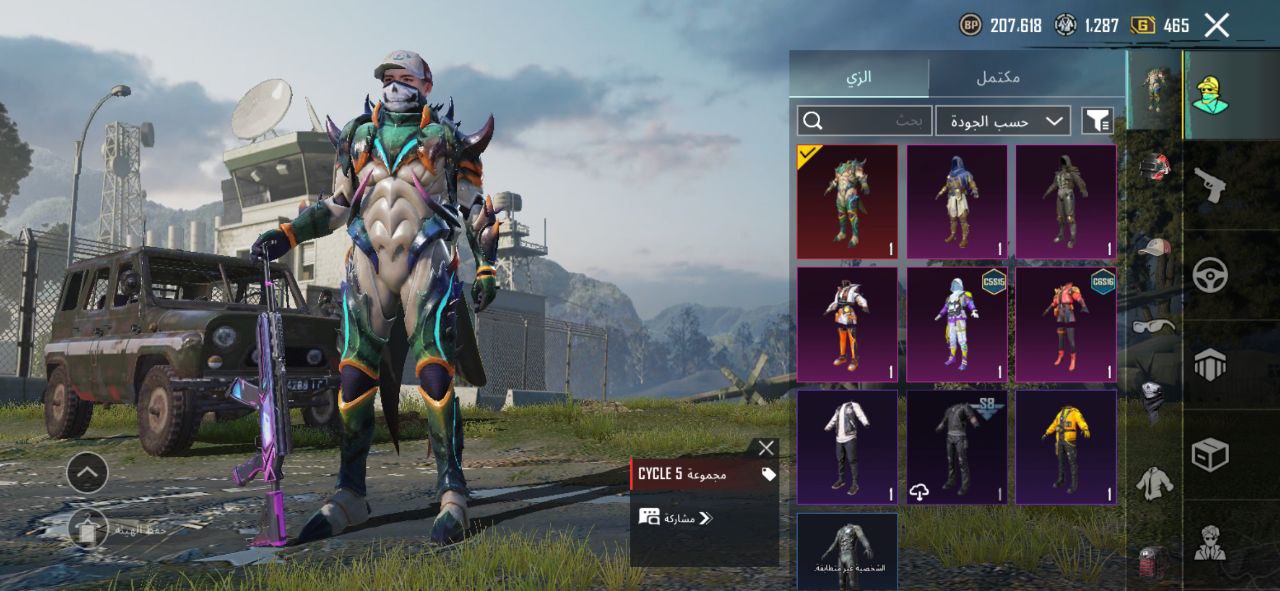Open the box crate category
Screen dimensions: 1280x591
1210,456
